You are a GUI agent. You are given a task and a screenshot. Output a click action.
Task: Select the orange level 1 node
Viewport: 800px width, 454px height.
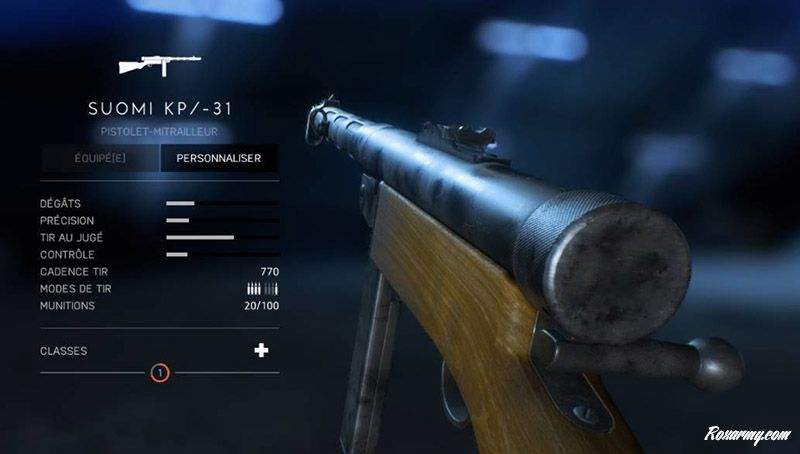(160, 373)
